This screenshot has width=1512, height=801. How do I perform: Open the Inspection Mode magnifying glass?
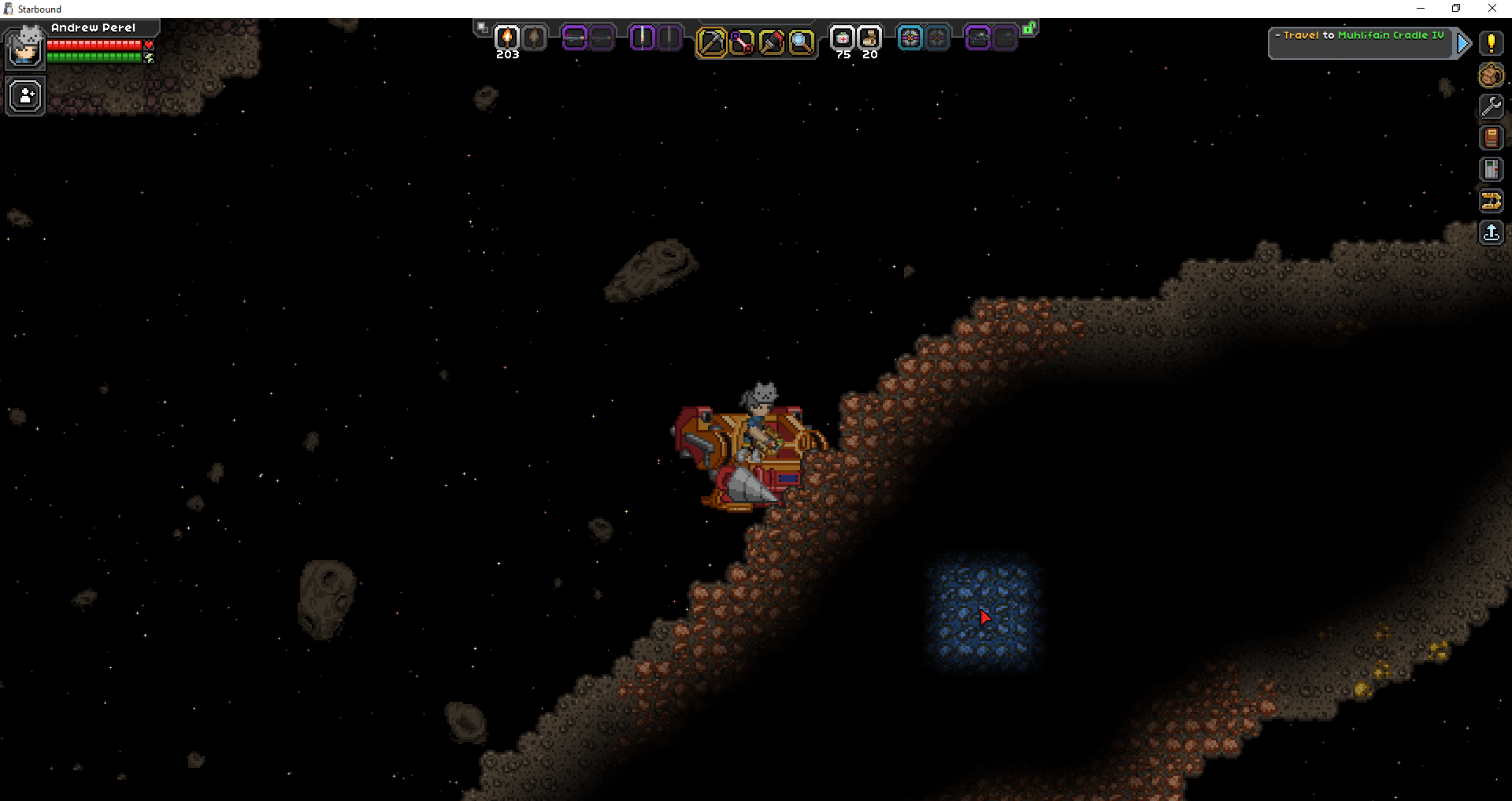click(802, 43)
